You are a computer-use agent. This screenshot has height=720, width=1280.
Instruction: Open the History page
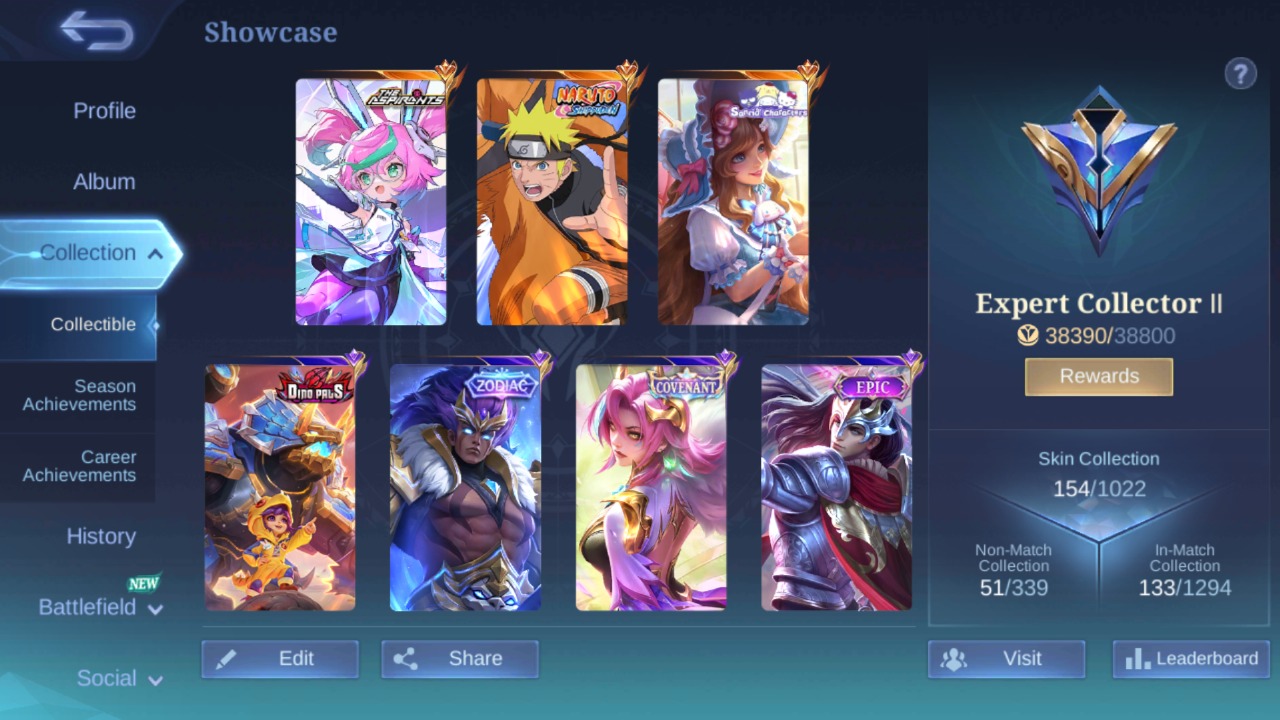click(101, 537)
